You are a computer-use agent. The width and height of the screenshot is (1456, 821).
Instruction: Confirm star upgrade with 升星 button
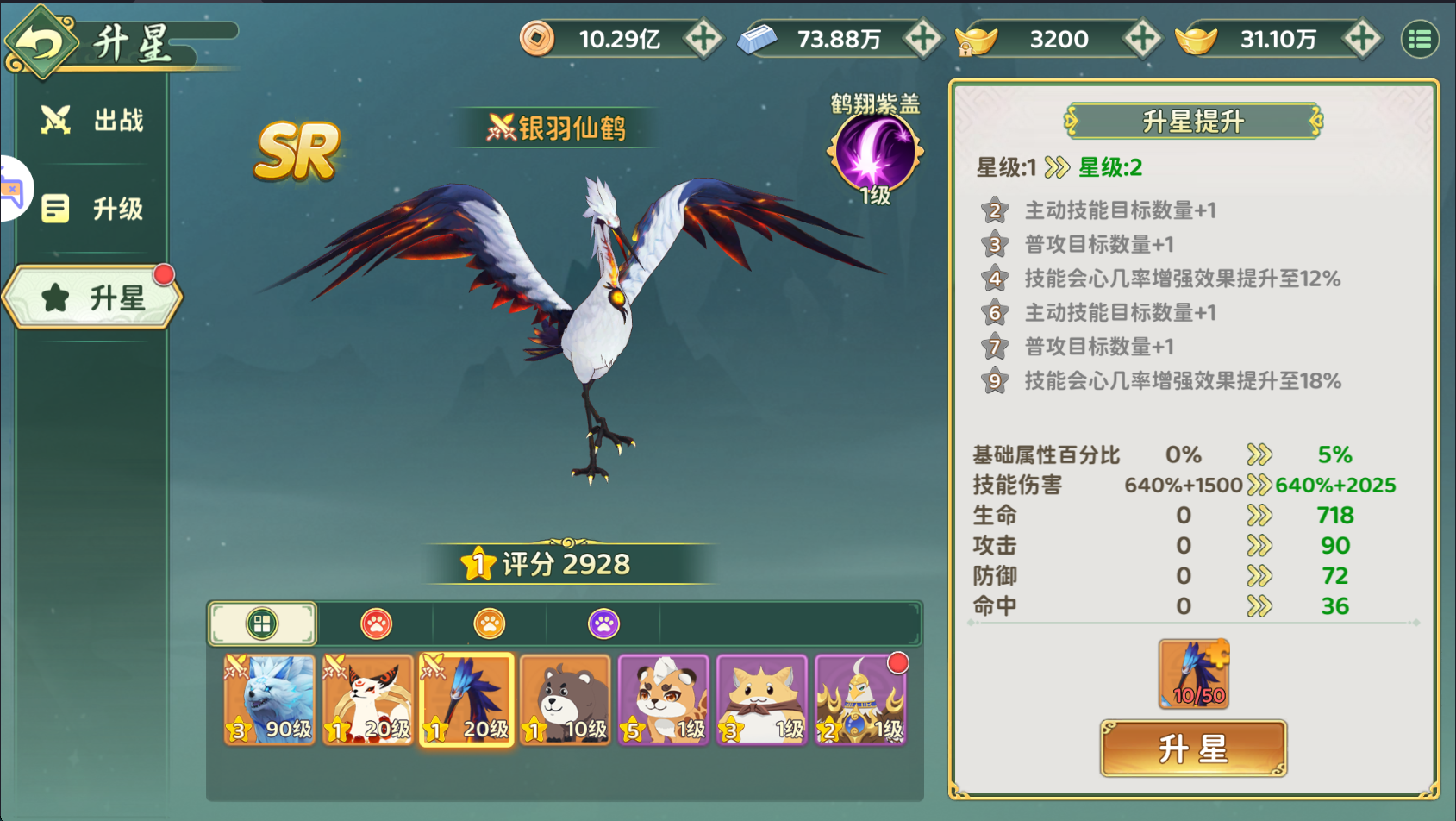pyautogui.click(x=1193, y=749)
